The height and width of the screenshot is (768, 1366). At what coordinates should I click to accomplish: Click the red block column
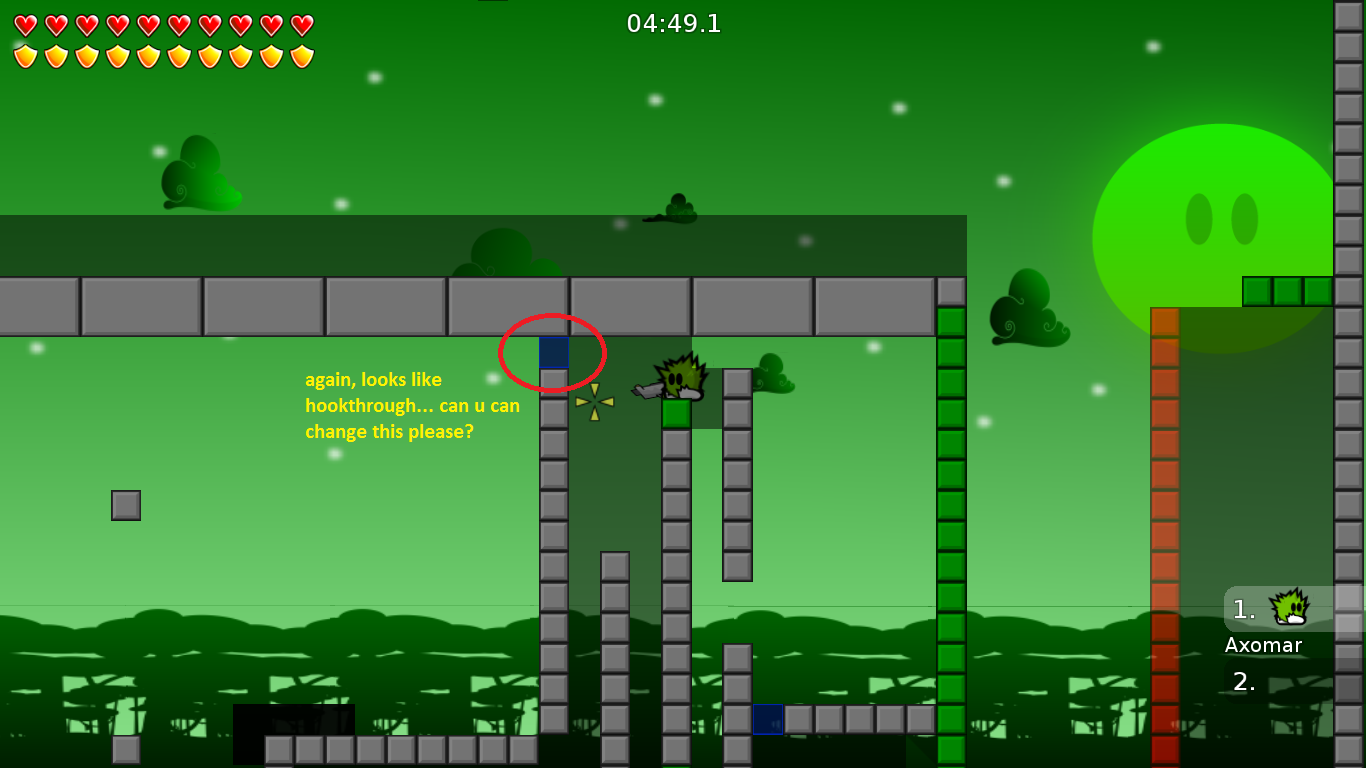[1164, 500]
